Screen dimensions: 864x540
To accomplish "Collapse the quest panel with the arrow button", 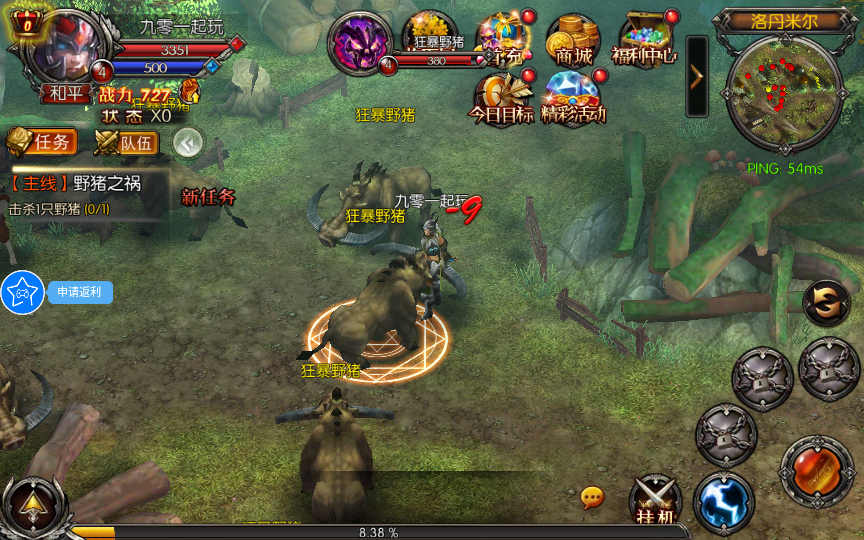I will tap(188, 143).
